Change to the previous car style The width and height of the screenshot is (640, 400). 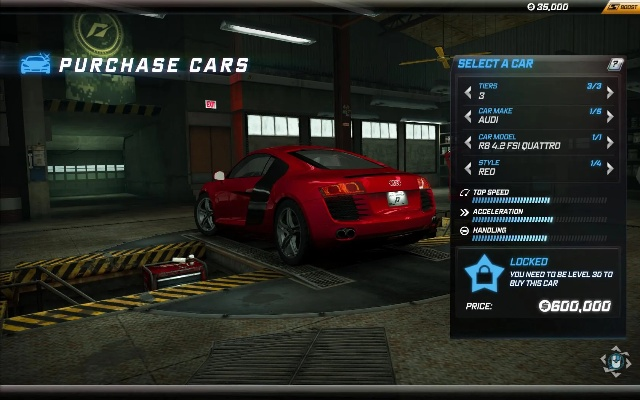[466, 167]
